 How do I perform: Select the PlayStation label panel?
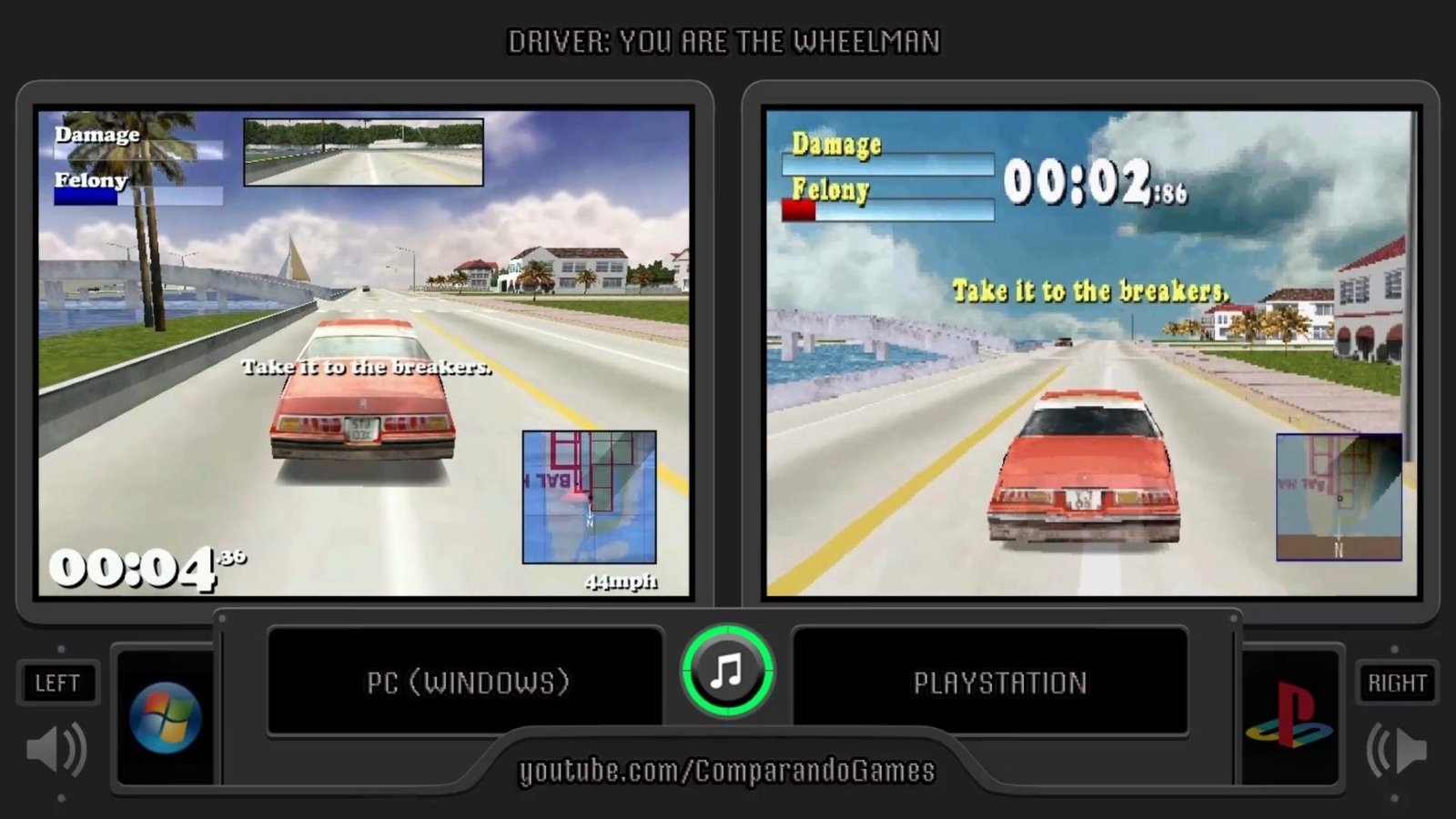click(999, 682)
